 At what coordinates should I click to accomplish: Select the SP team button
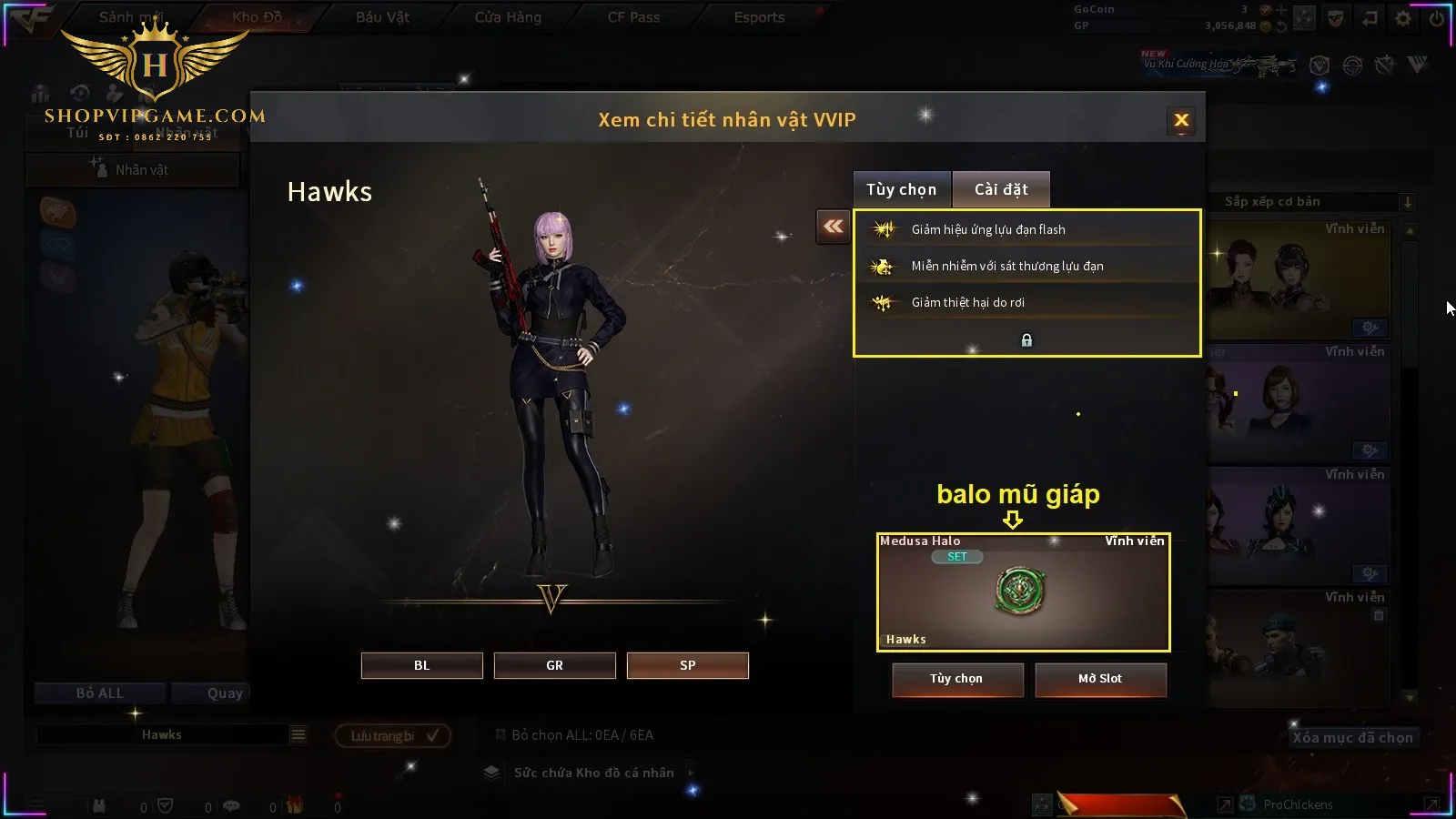pos(687,665)
